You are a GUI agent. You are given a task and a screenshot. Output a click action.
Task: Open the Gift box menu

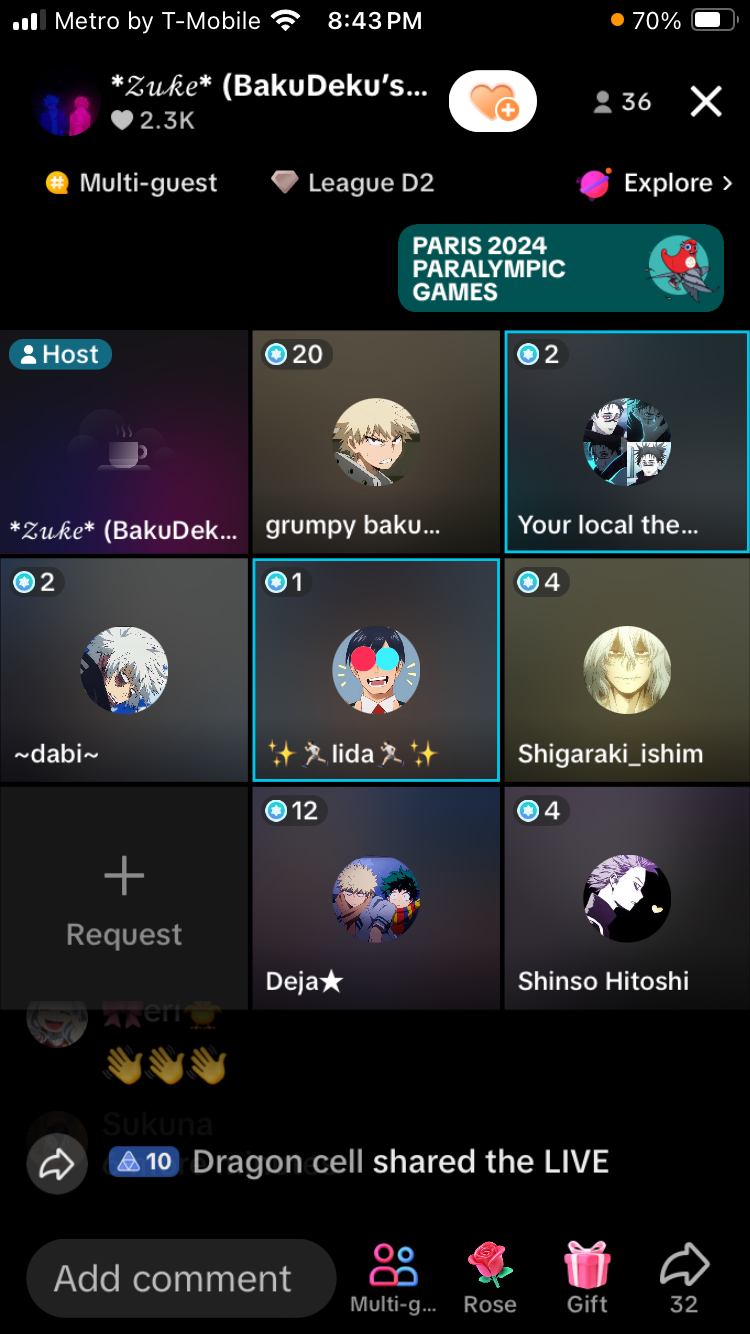click(x=587, y=1277)
